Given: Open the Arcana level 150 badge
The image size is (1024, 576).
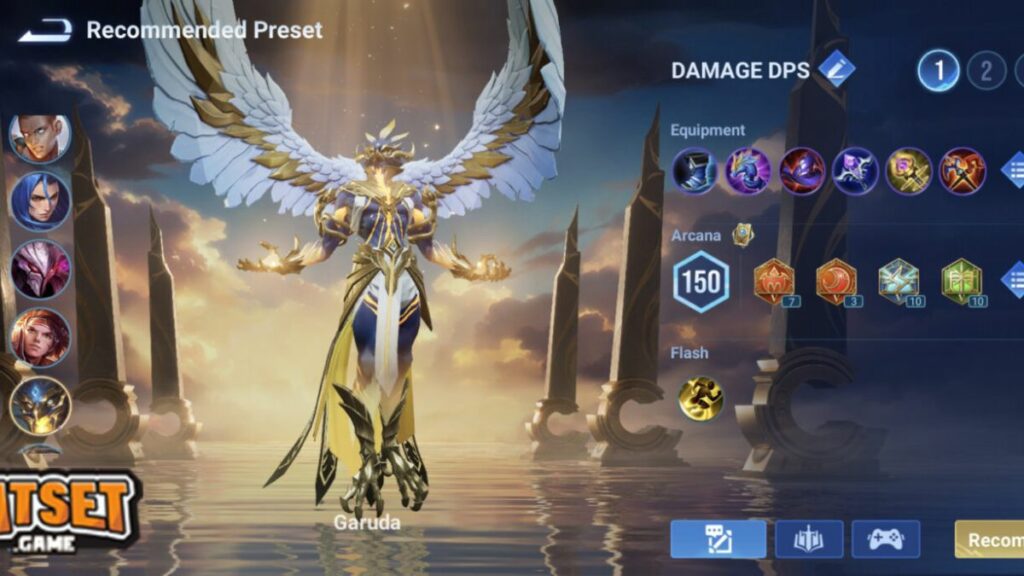Looking at the screenshot, I should (700, 281).
